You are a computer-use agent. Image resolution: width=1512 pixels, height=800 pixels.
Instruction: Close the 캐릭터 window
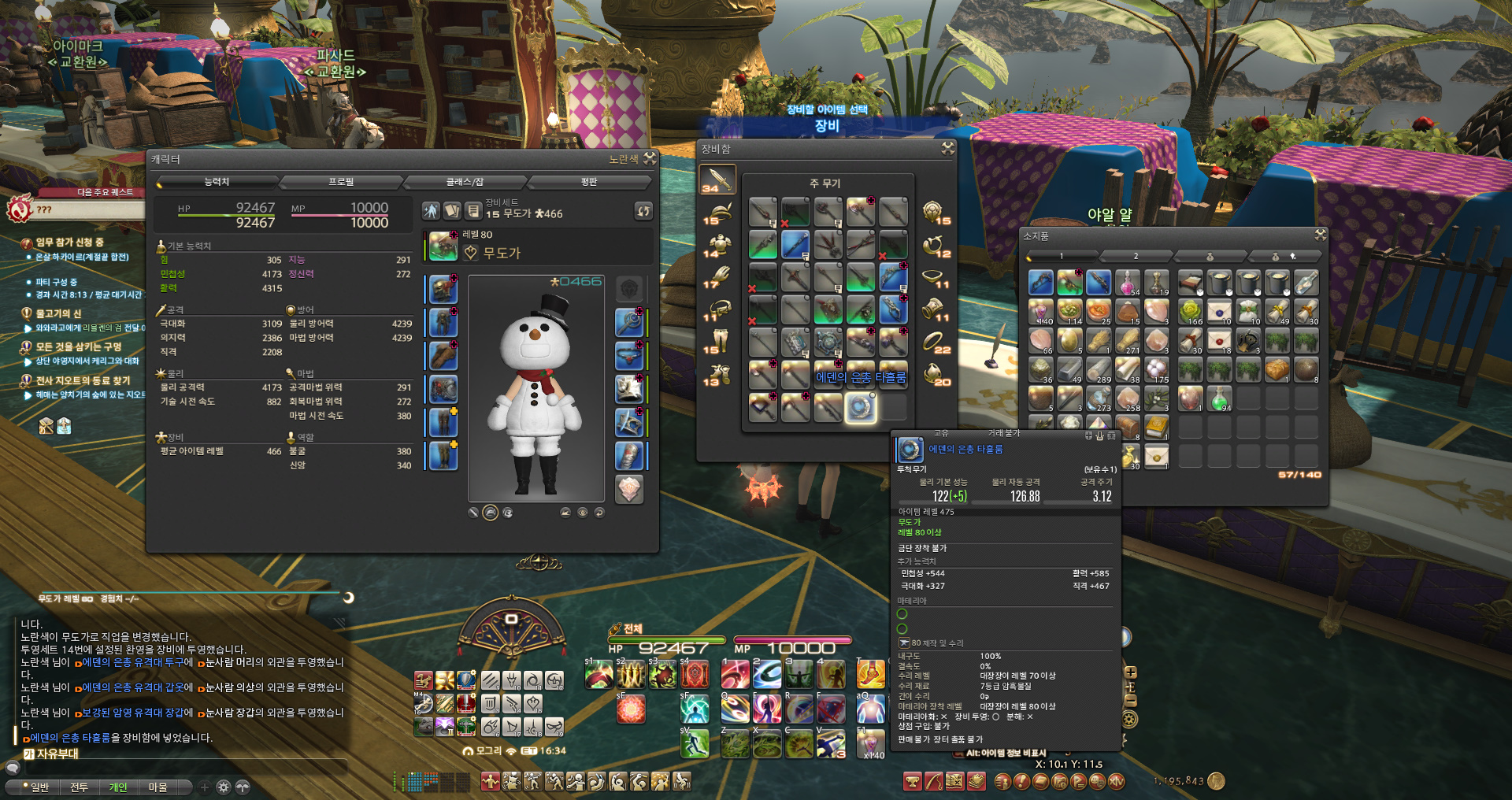click(650, 158)
